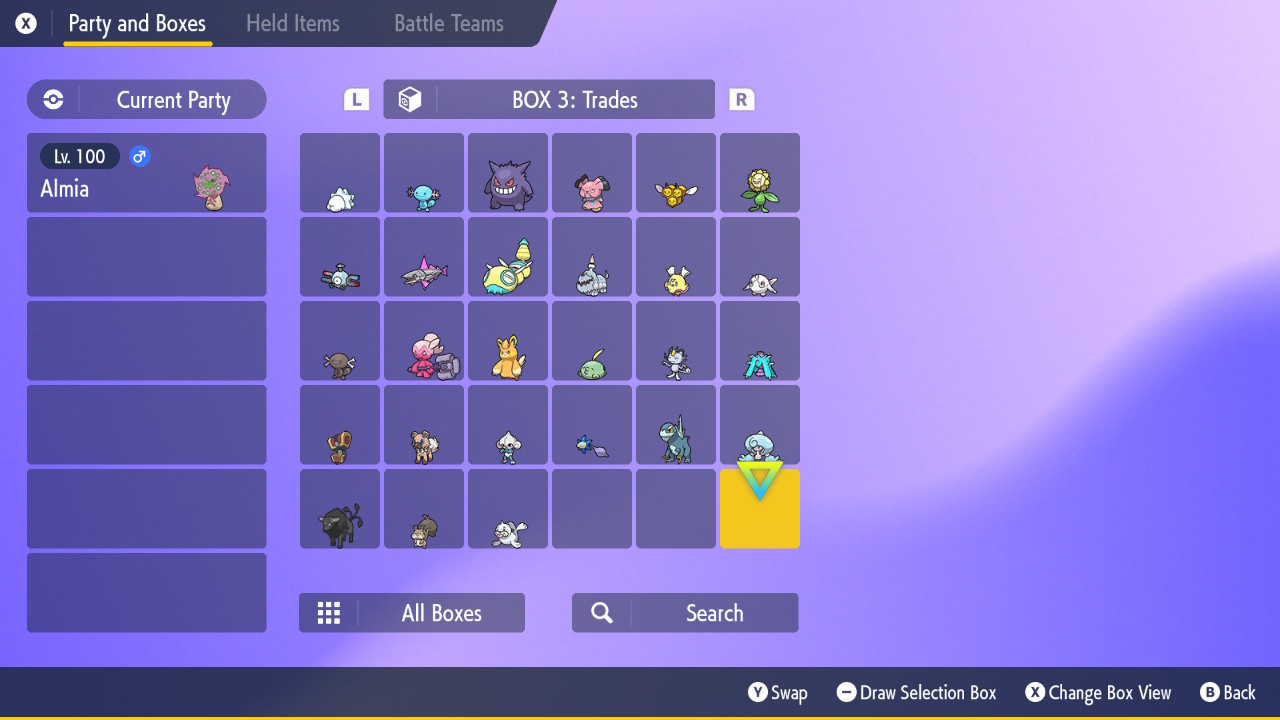The image size is (1280, 720).
Task: Switch to the Held Items tab
Action: 293,23
